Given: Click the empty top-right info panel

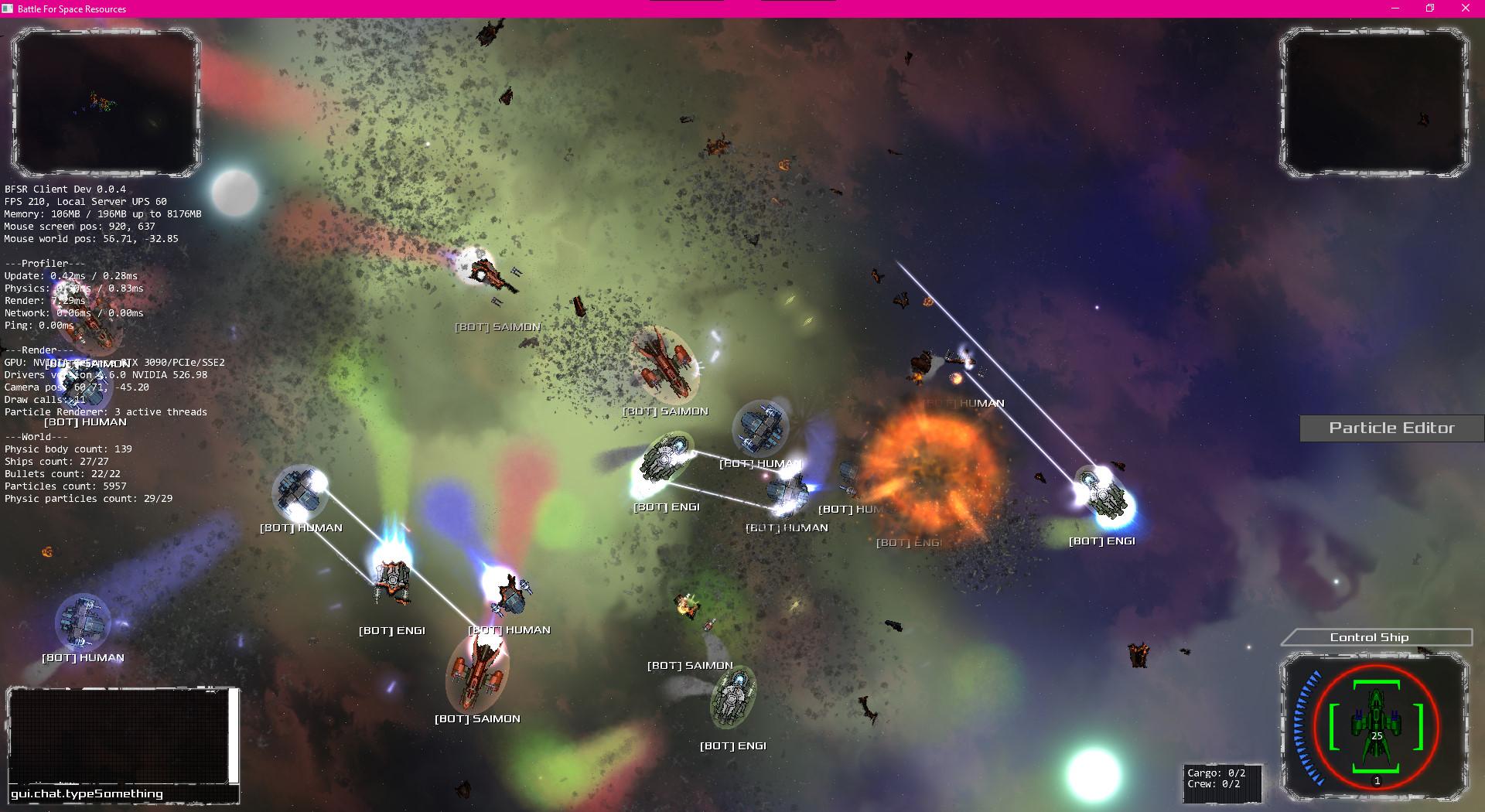Looking at the screenshot, I should tap(1374, 102).
